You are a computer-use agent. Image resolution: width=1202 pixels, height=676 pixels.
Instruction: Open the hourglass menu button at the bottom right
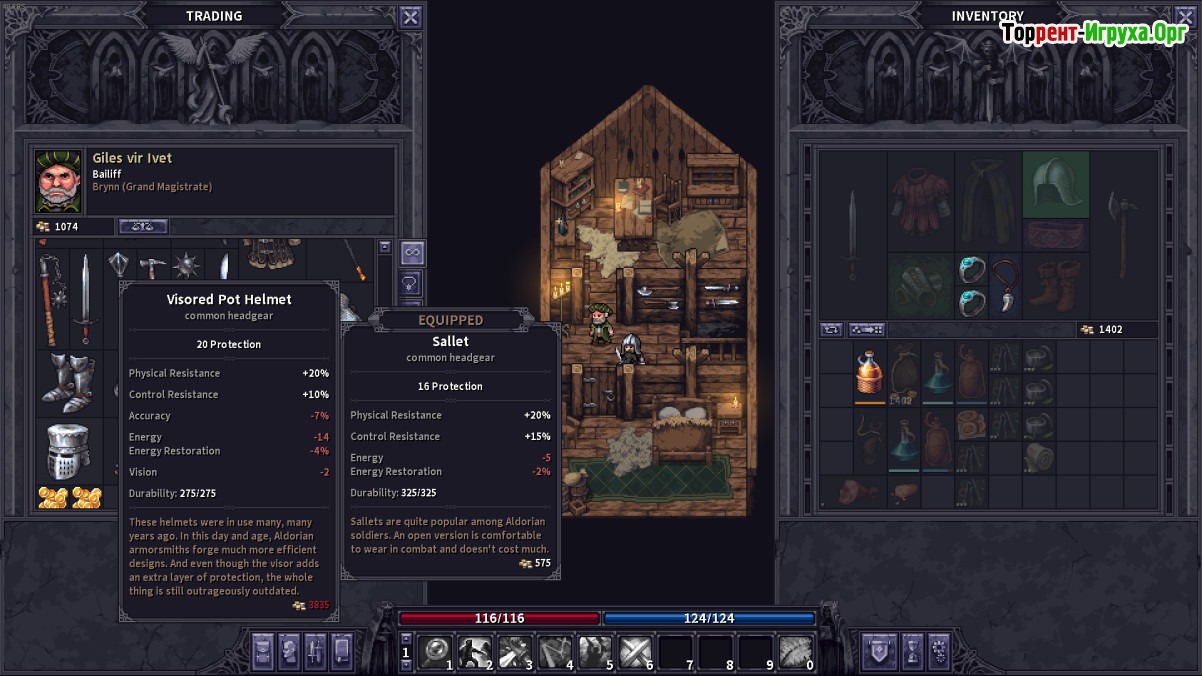(x=912, y=652)
